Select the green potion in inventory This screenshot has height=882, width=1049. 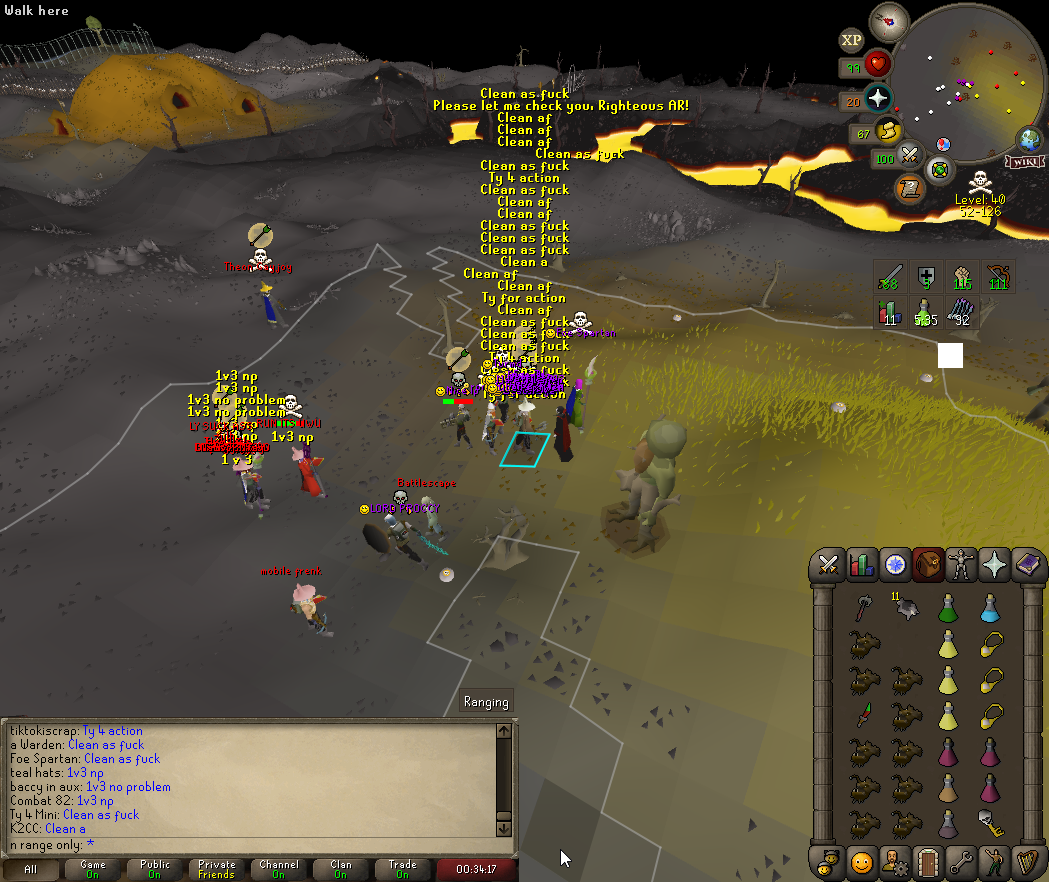[x=947, y=607]
